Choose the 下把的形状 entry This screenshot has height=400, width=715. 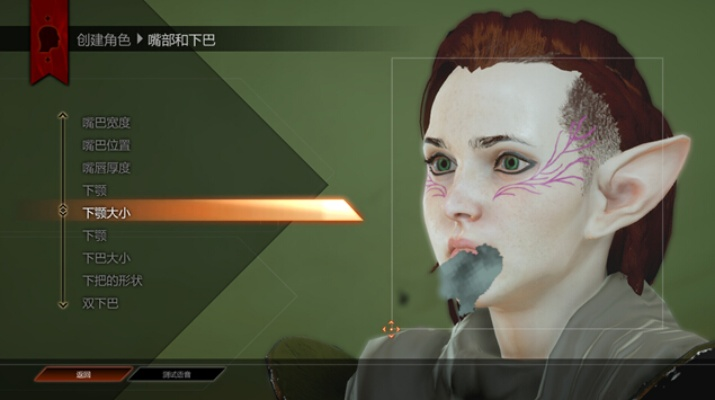click(110, 280)
